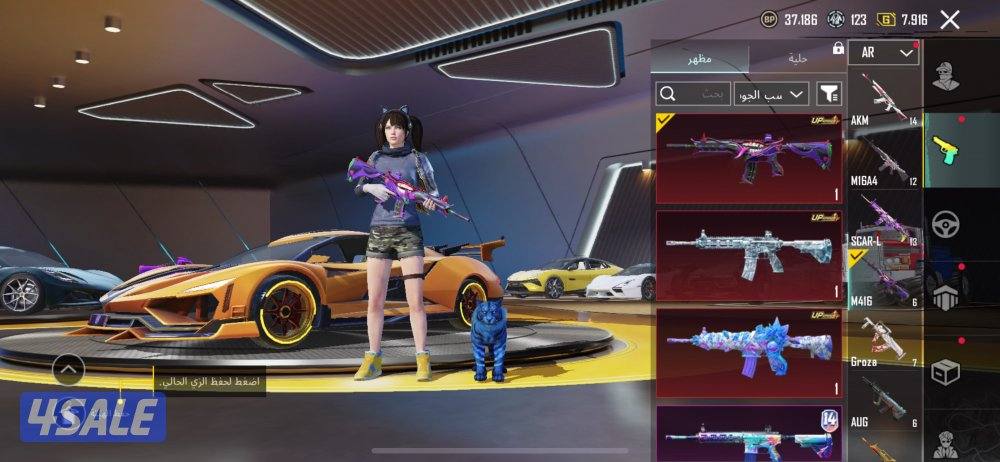Open the vehicle steering wheel category
Viewport: 1000px width, 462px height.
(x=945, y=224)
